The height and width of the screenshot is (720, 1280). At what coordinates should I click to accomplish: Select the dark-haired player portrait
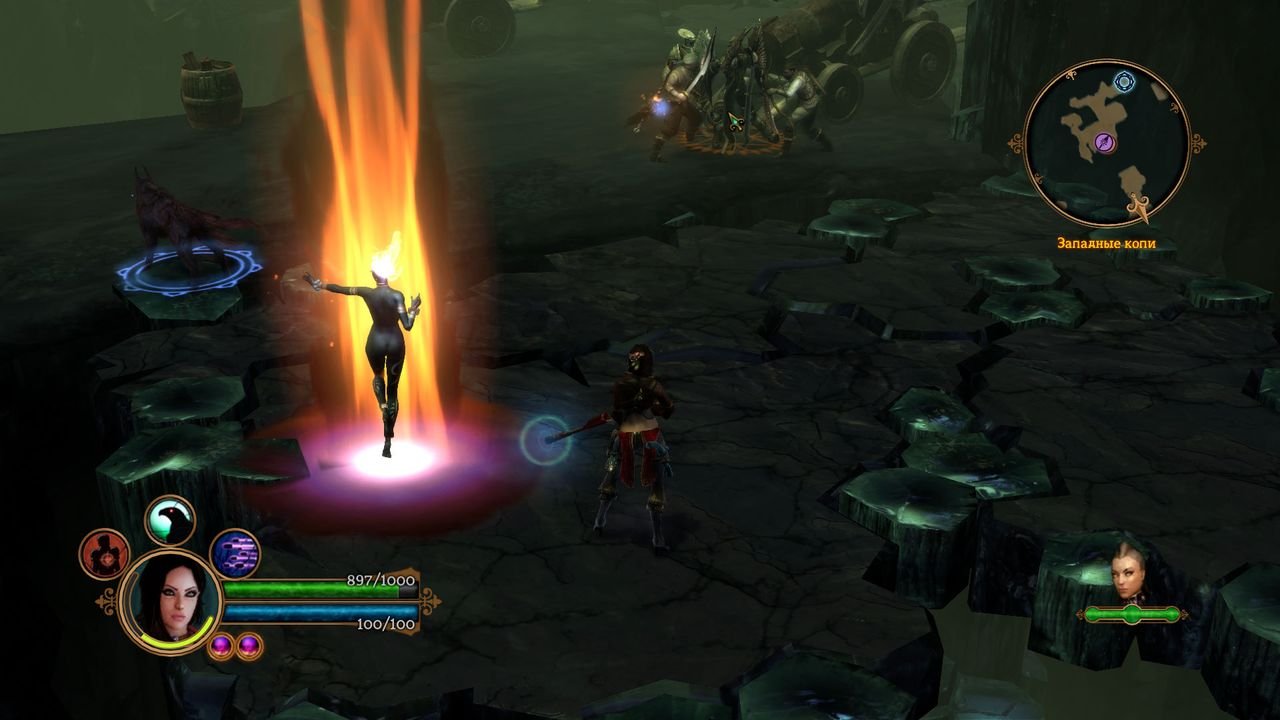[169, 600]
